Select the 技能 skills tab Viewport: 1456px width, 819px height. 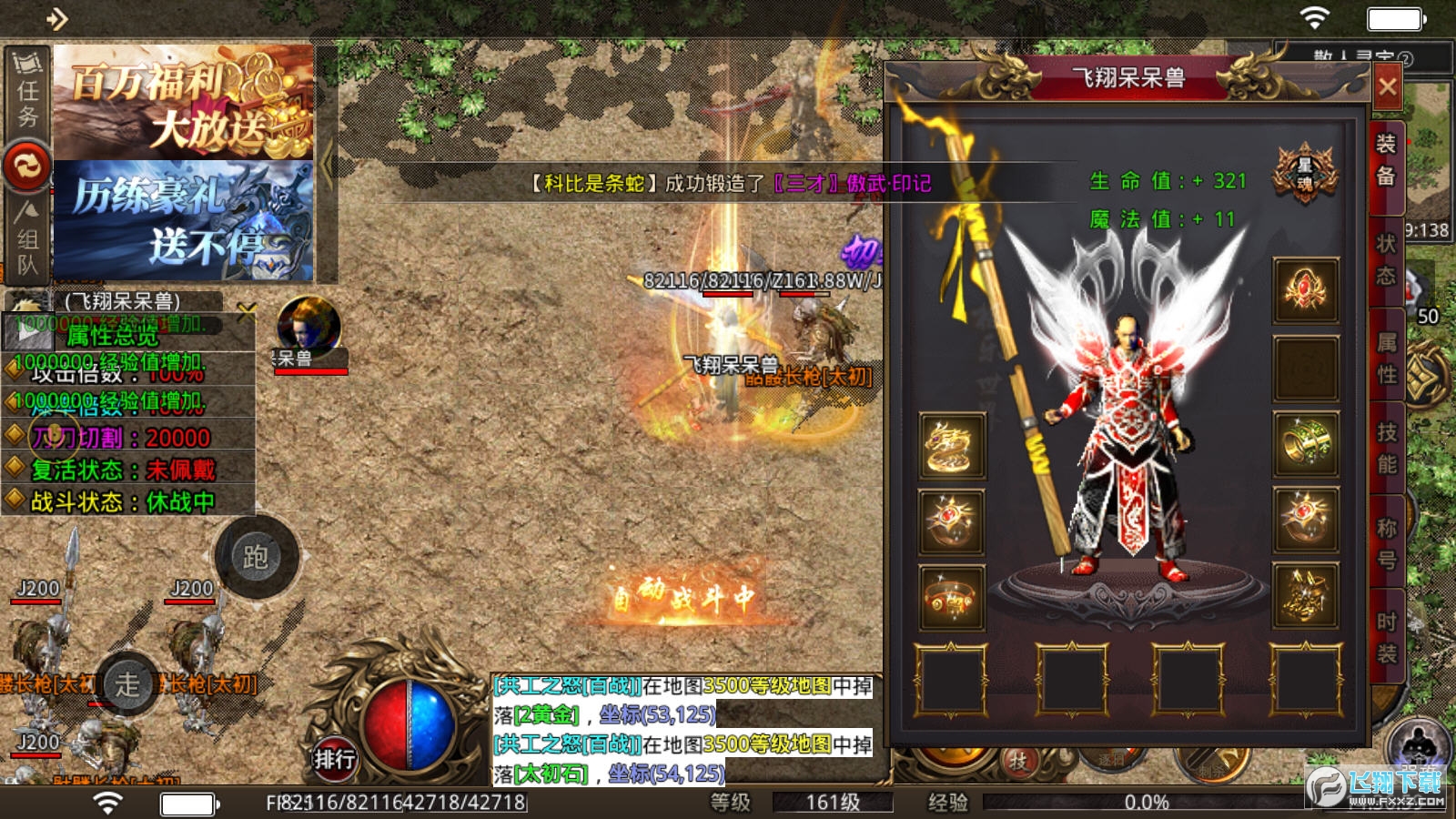(1386, 448)
